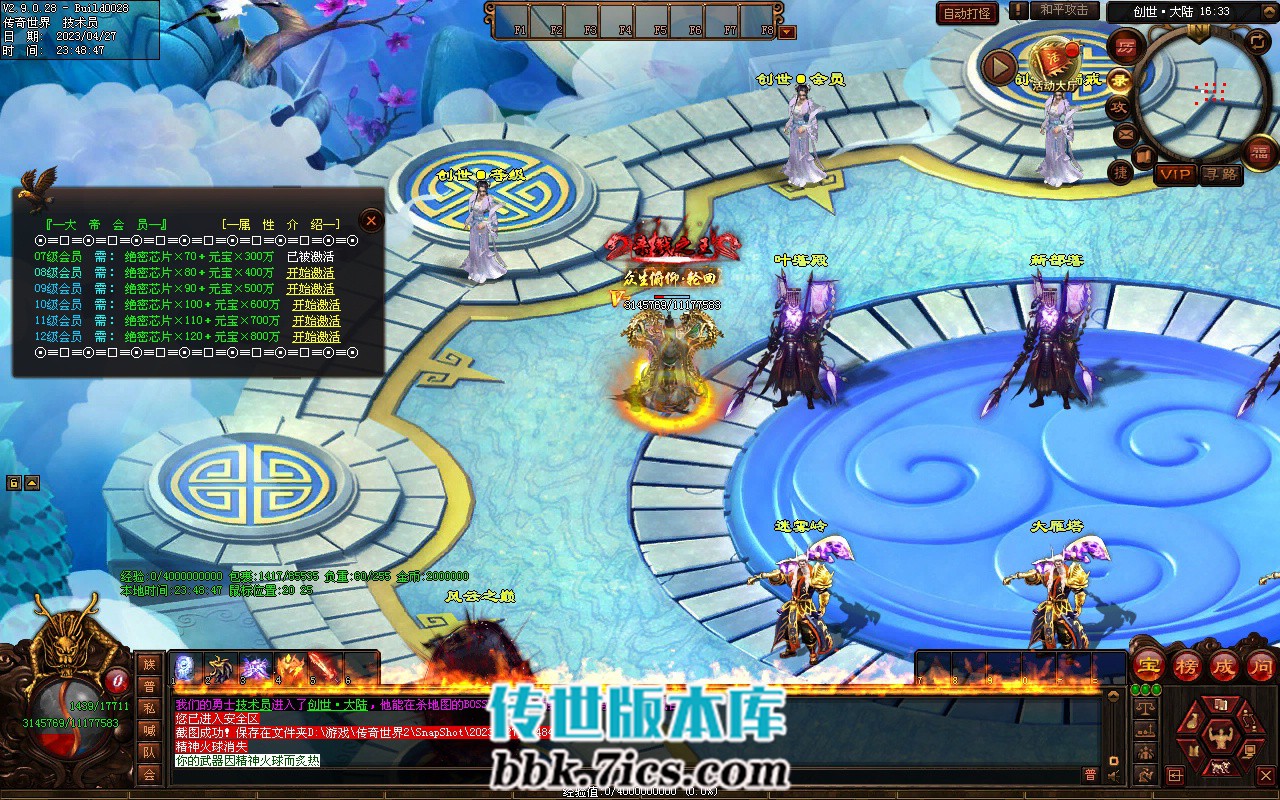
Task: Use the fire sword skill in slot 5
Action: point(323,667)
